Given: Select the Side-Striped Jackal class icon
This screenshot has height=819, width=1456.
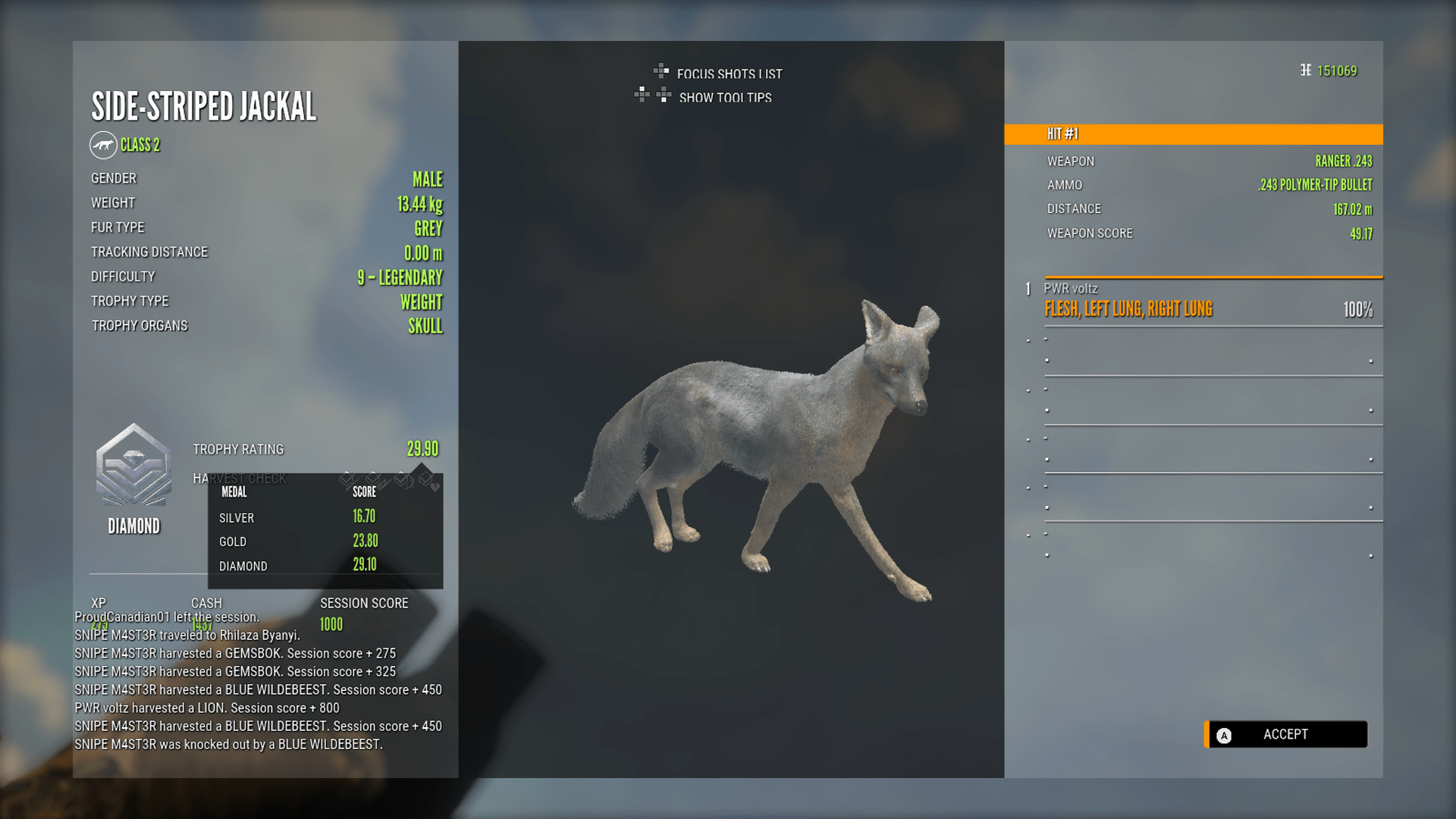Looking at the screenshot, I should [x=104, y=144].
